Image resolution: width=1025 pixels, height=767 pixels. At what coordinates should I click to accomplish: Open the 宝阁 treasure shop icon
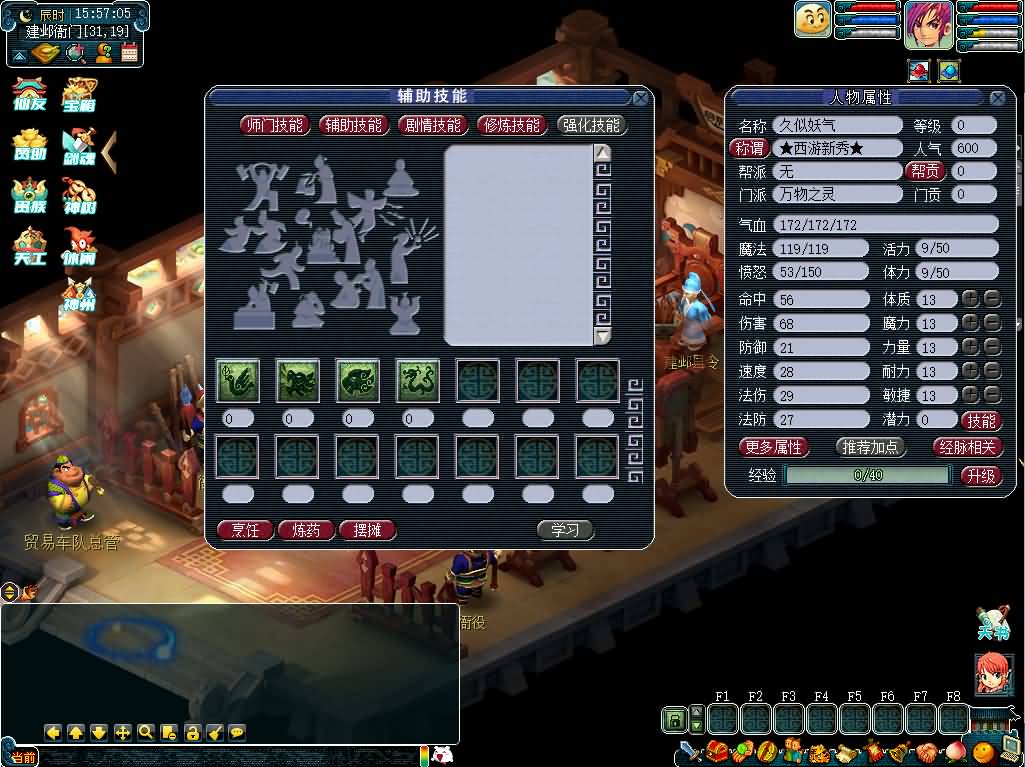[x=79, y=93]
